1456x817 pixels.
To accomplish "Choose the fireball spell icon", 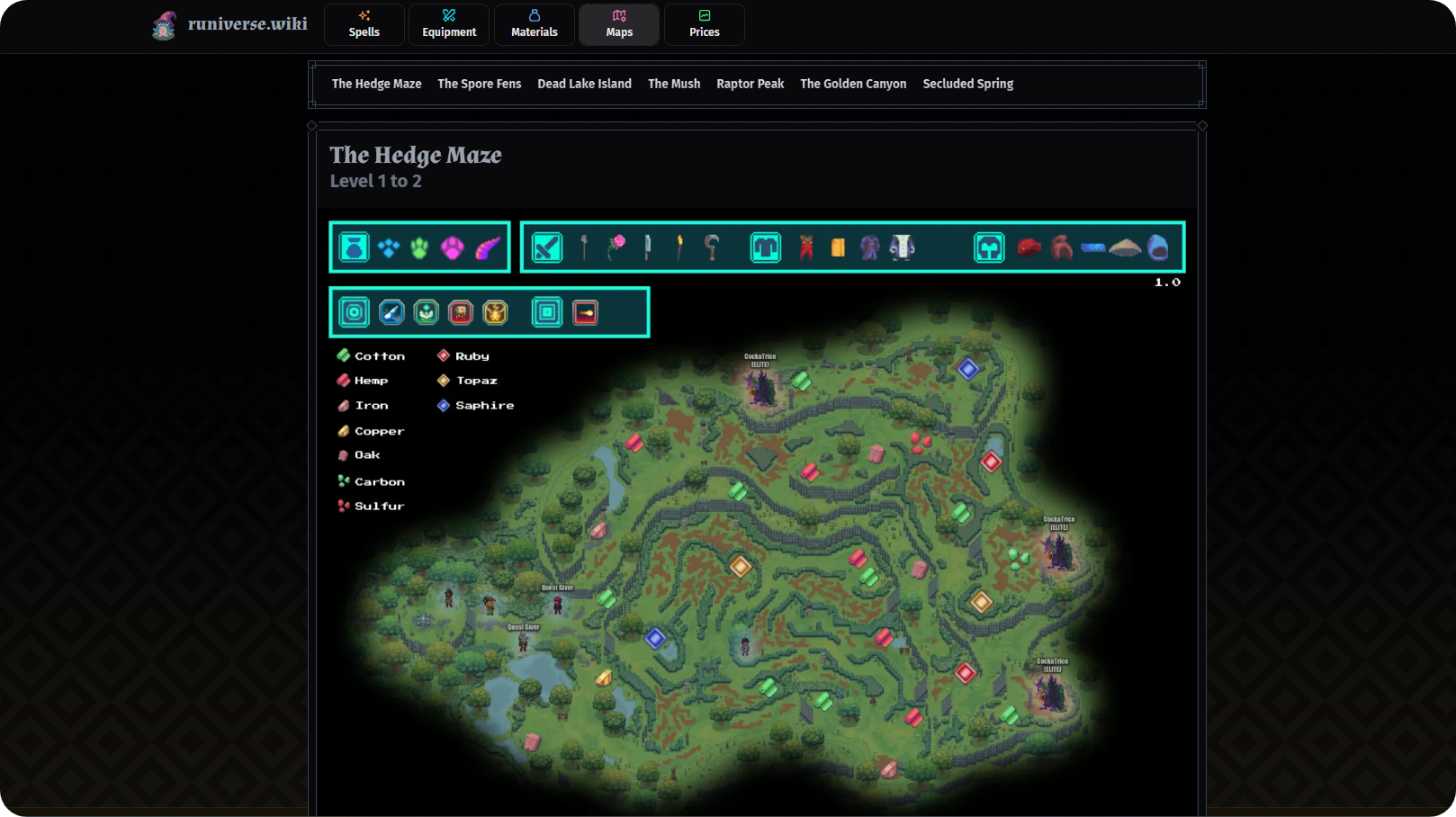I will pyautogui.click(x=586, y=313).
